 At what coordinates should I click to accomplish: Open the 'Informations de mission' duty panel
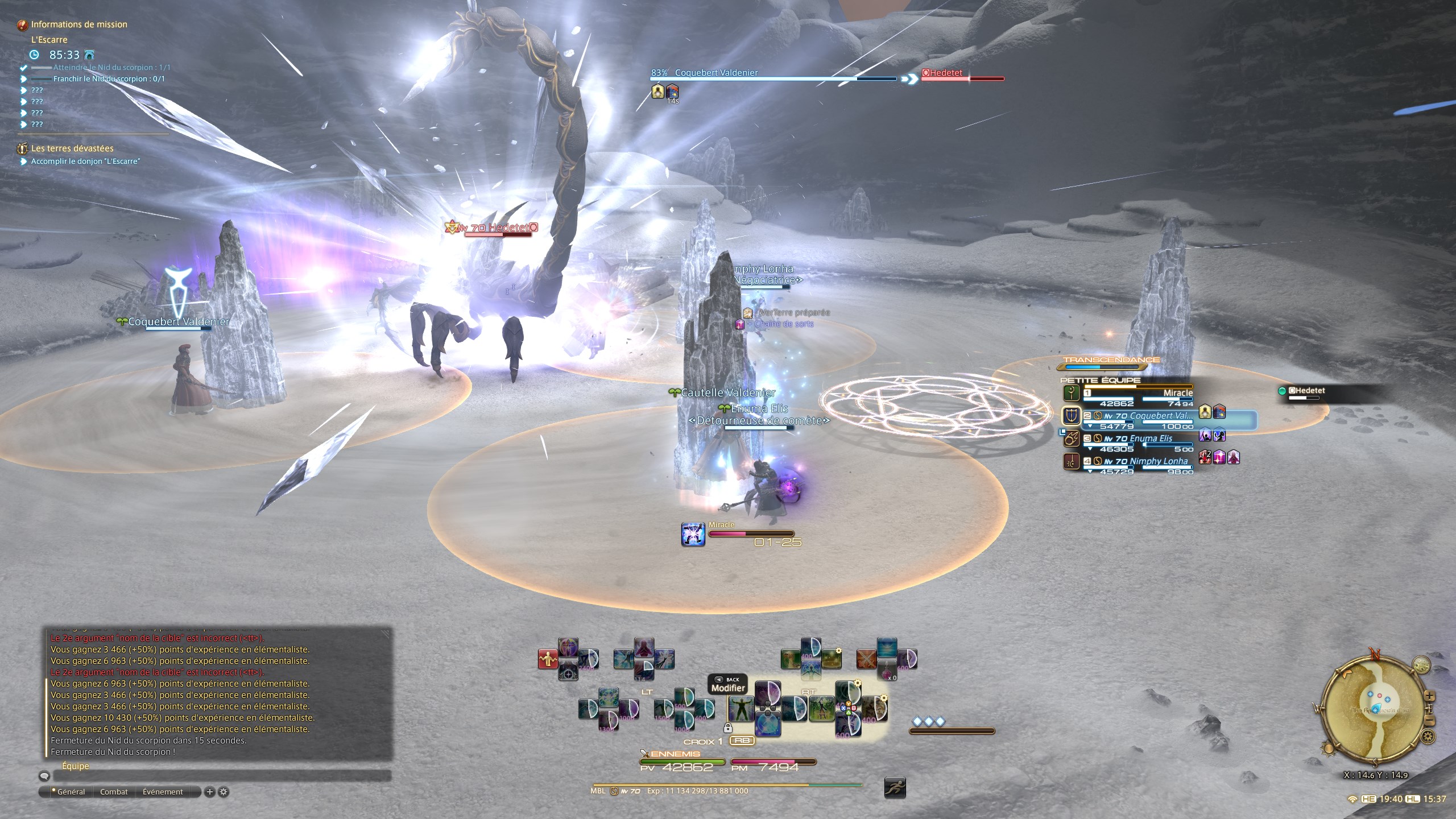click(79, 24)
